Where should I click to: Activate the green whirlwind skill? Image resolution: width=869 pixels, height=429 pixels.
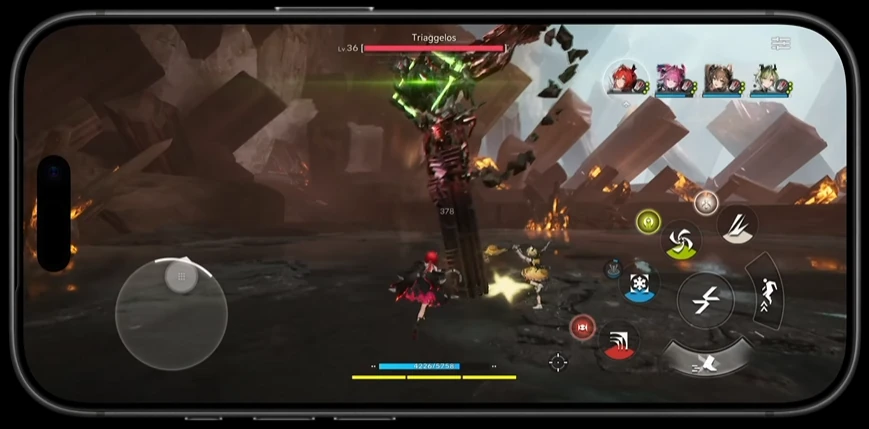coord(682,240)
